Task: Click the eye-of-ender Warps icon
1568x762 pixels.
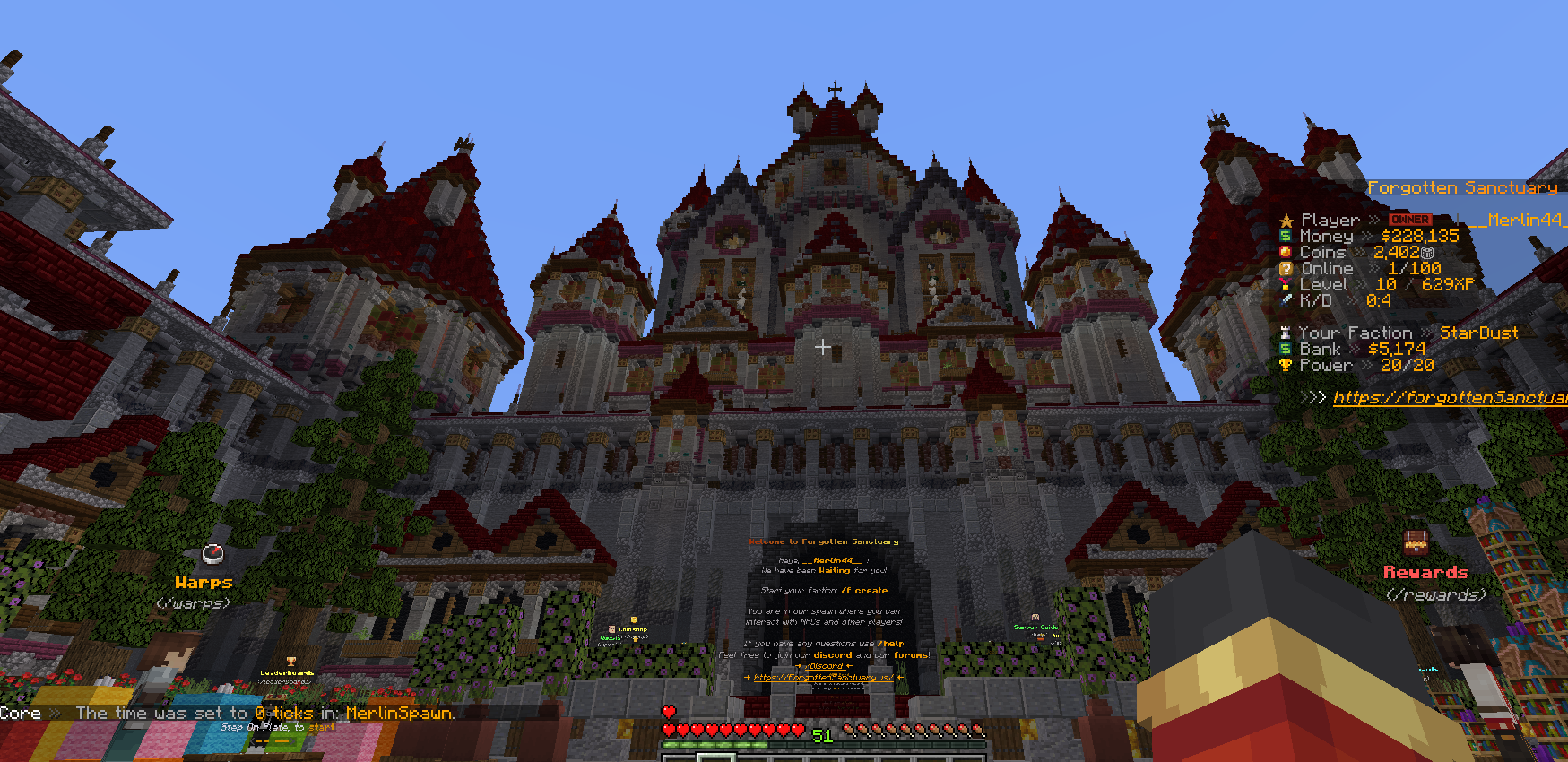Action: (212, 555)
